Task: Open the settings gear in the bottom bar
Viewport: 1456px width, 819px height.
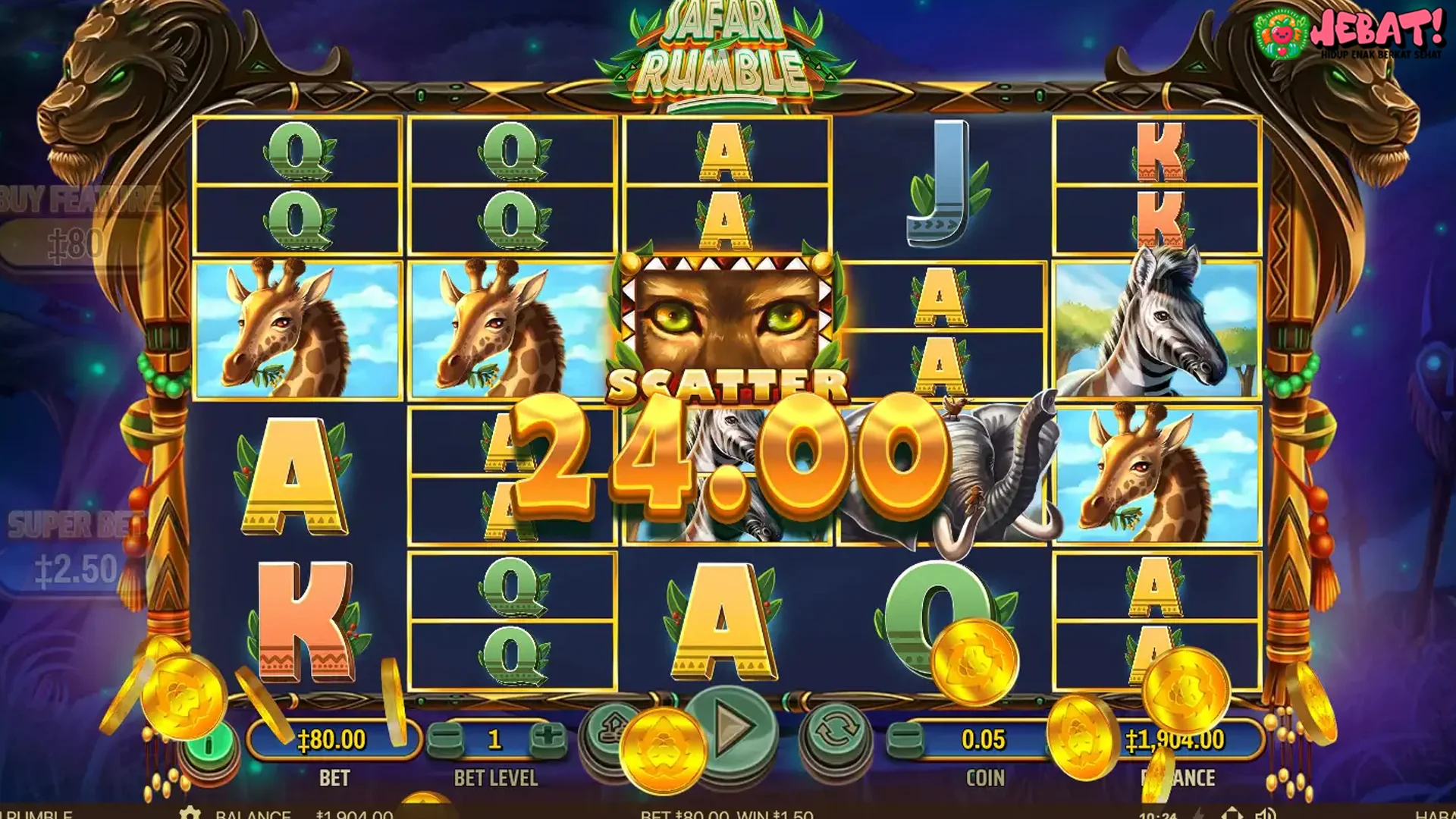Action: tap(191, 814)
